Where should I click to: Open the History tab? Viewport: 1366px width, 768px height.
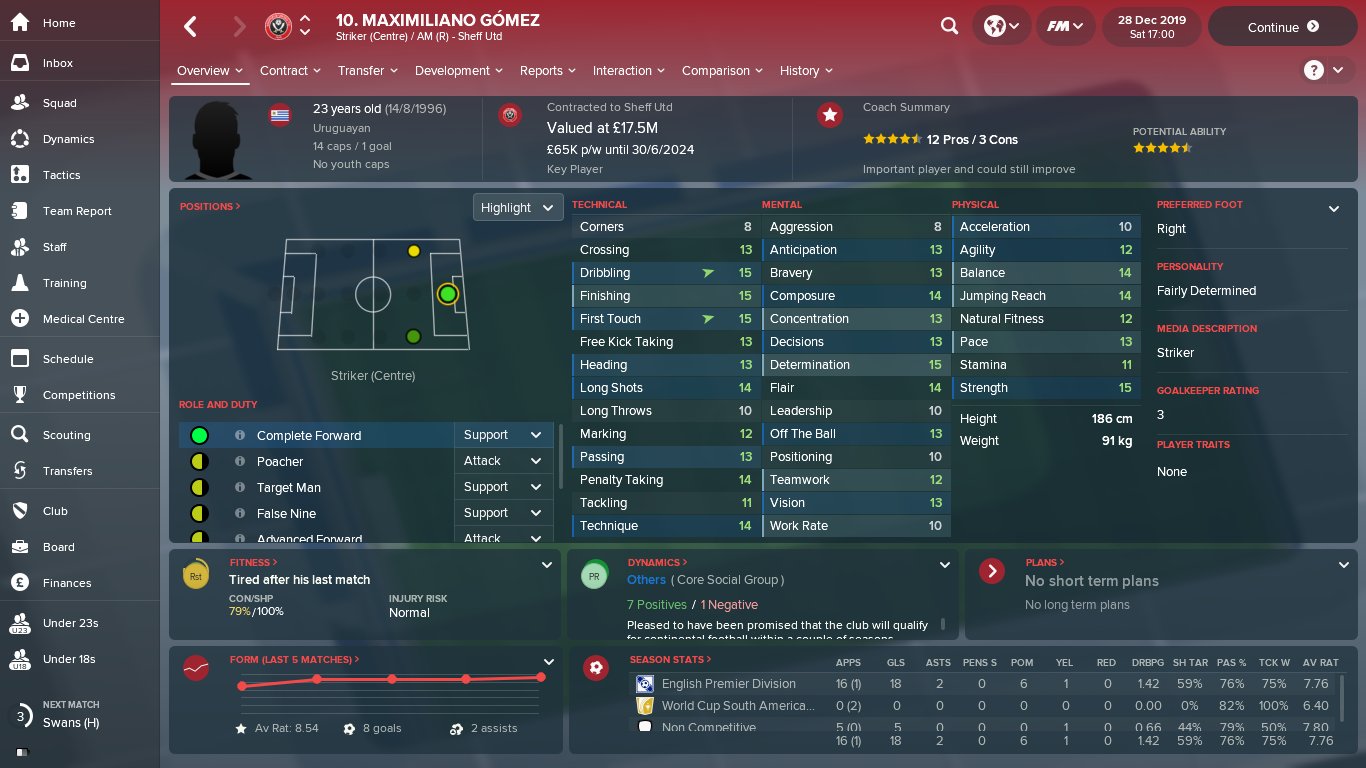[x=805, y=71]
